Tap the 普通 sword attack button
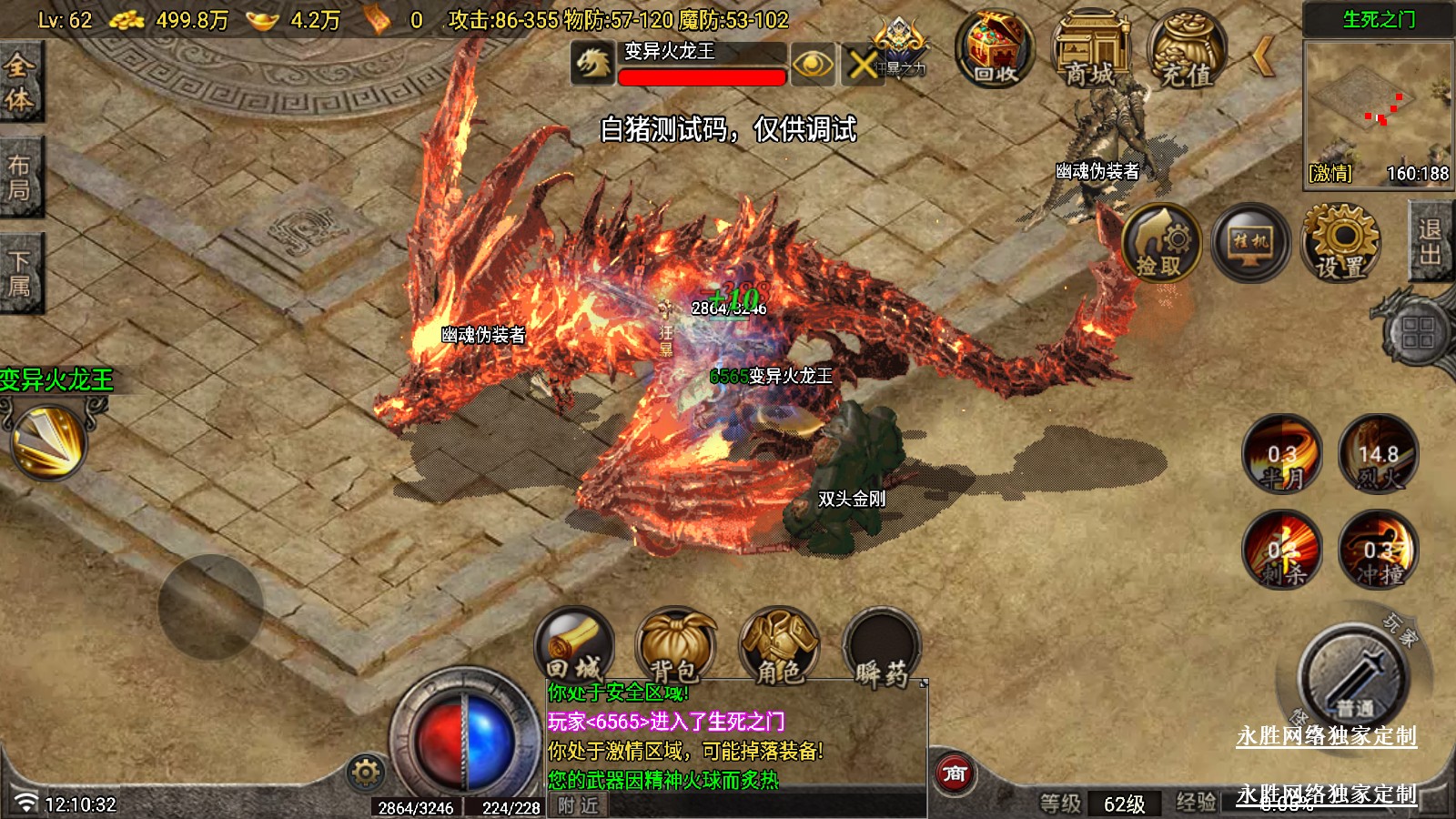 point(1355,675)
